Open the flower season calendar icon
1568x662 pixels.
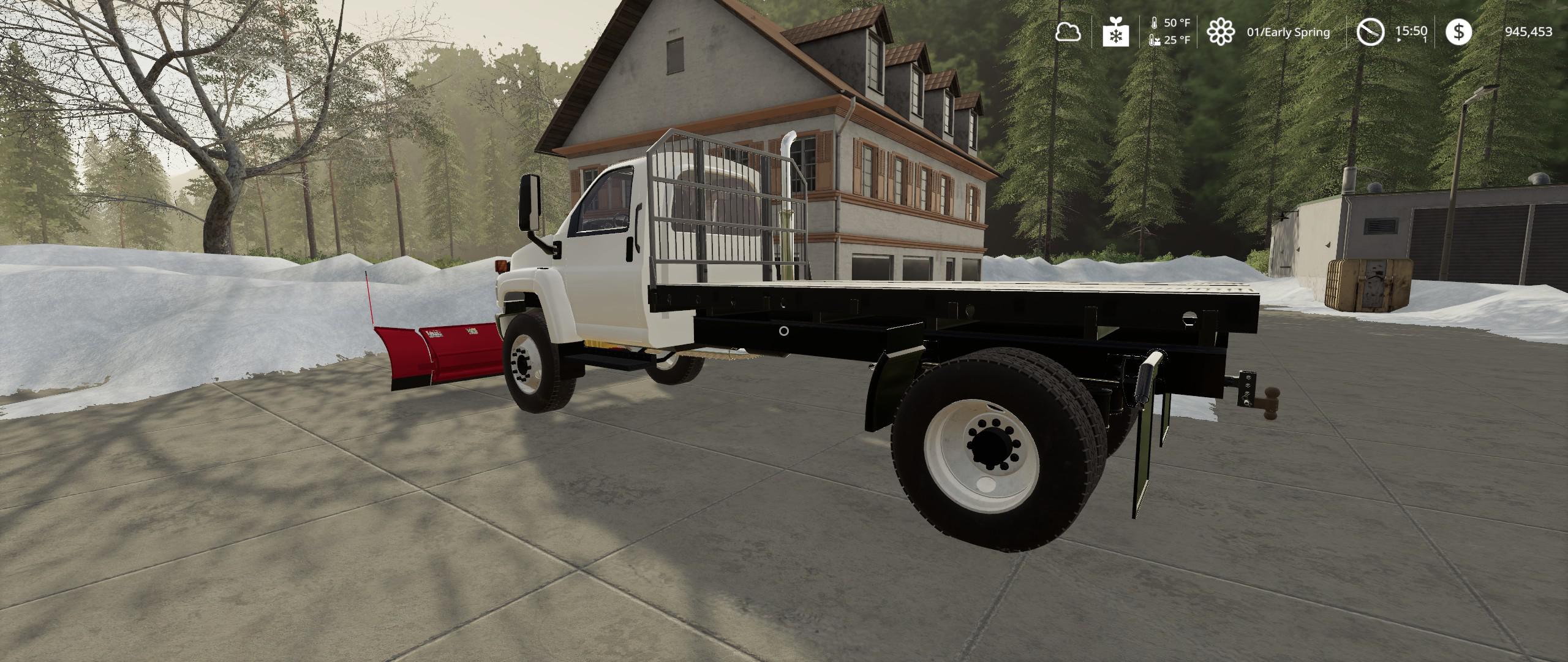pyautogui.click(x=1220, y=32)
